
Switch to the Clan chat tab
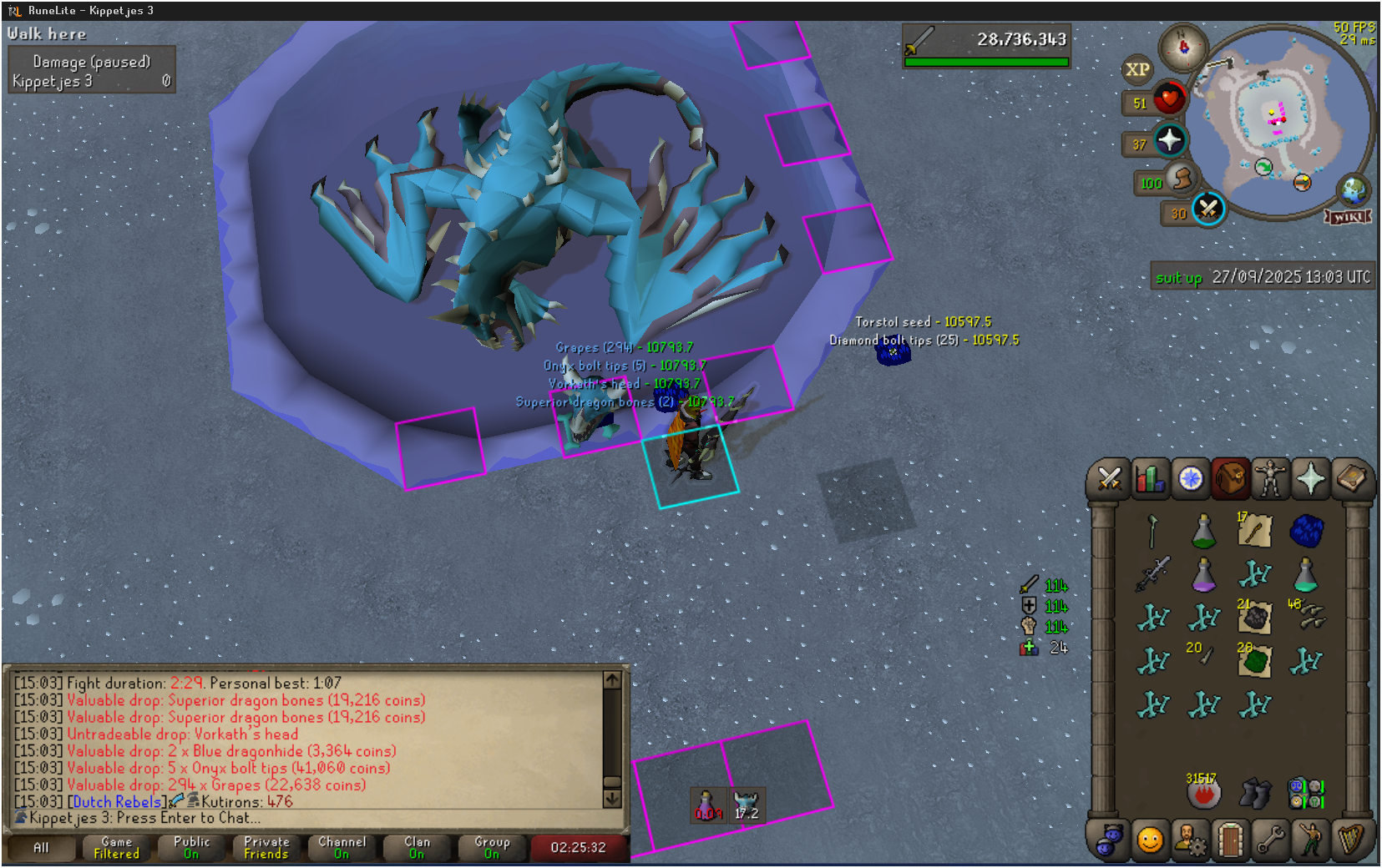coord(417,847)
